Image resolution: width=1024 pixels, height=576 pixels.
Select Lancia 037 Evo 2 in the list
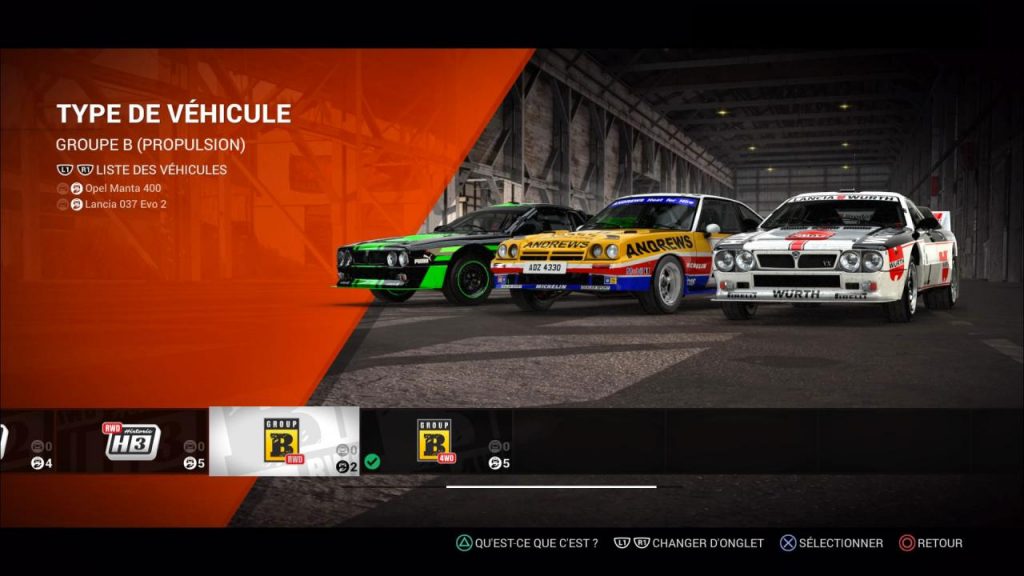tap(126, 204)
